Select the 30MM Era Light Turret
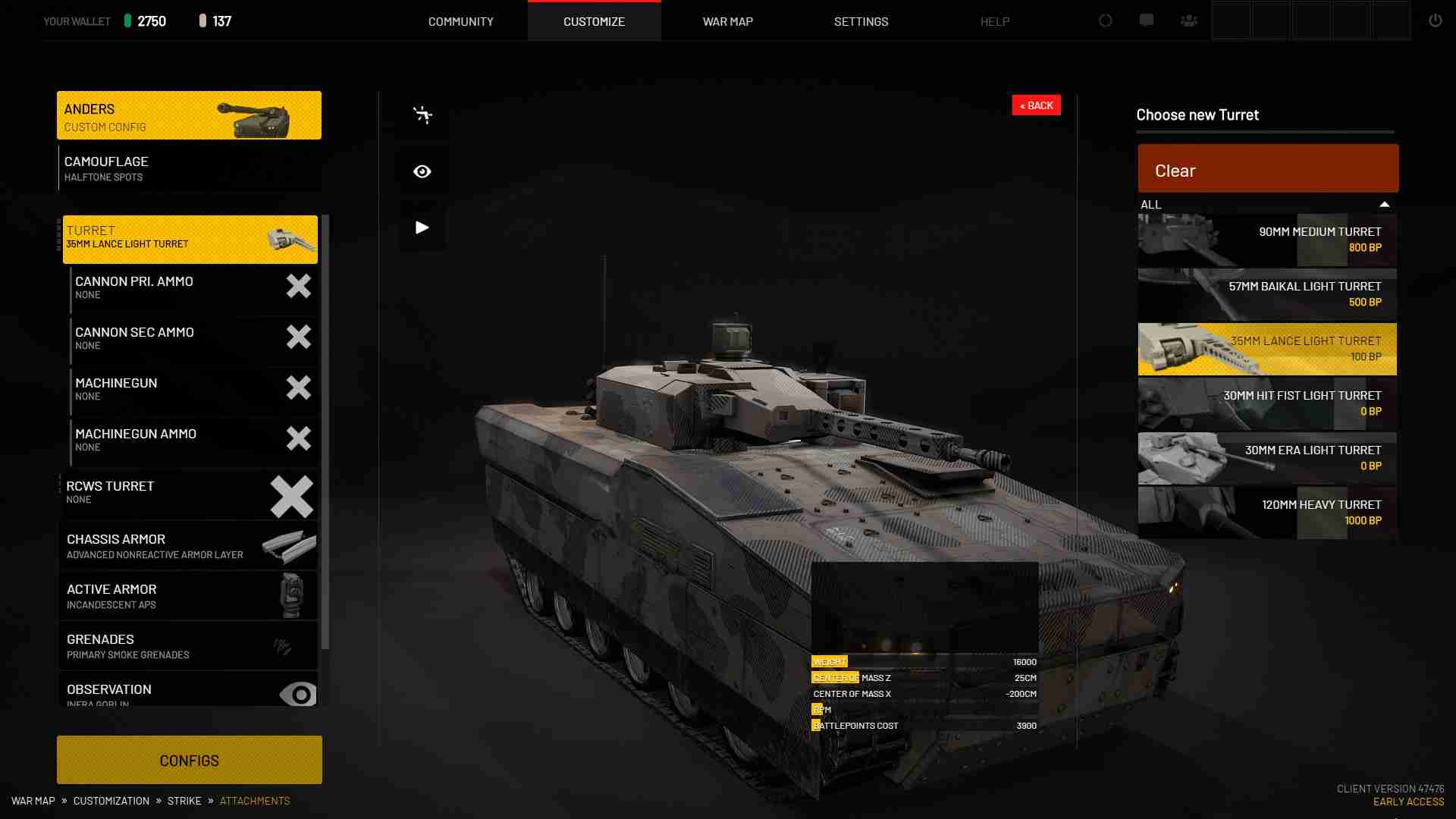 1266,458
